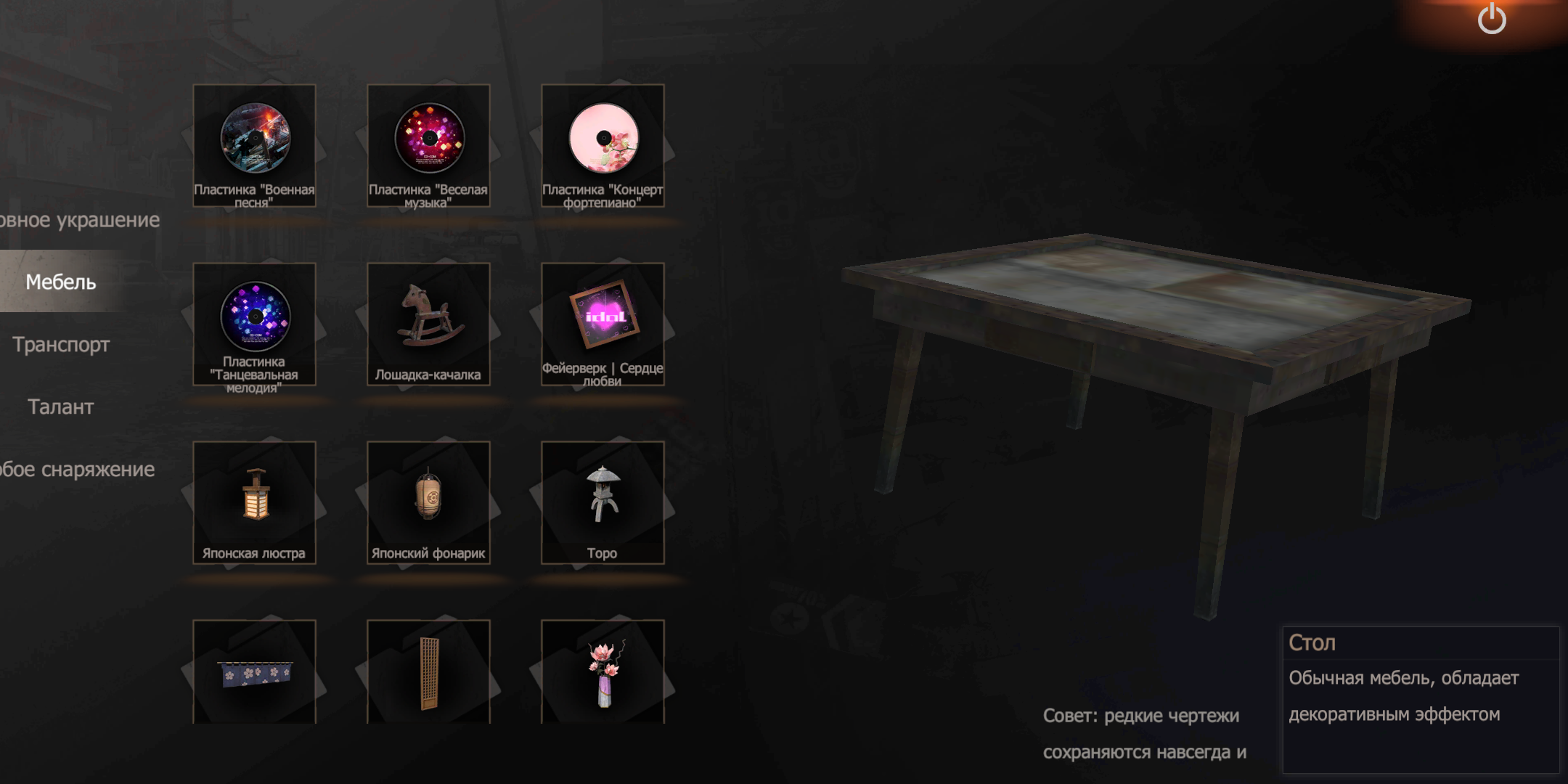Image resolution: width=1568 pixels, height=784 pixels.
Task: Click the power icon to exit
Action: point(1492,19)
